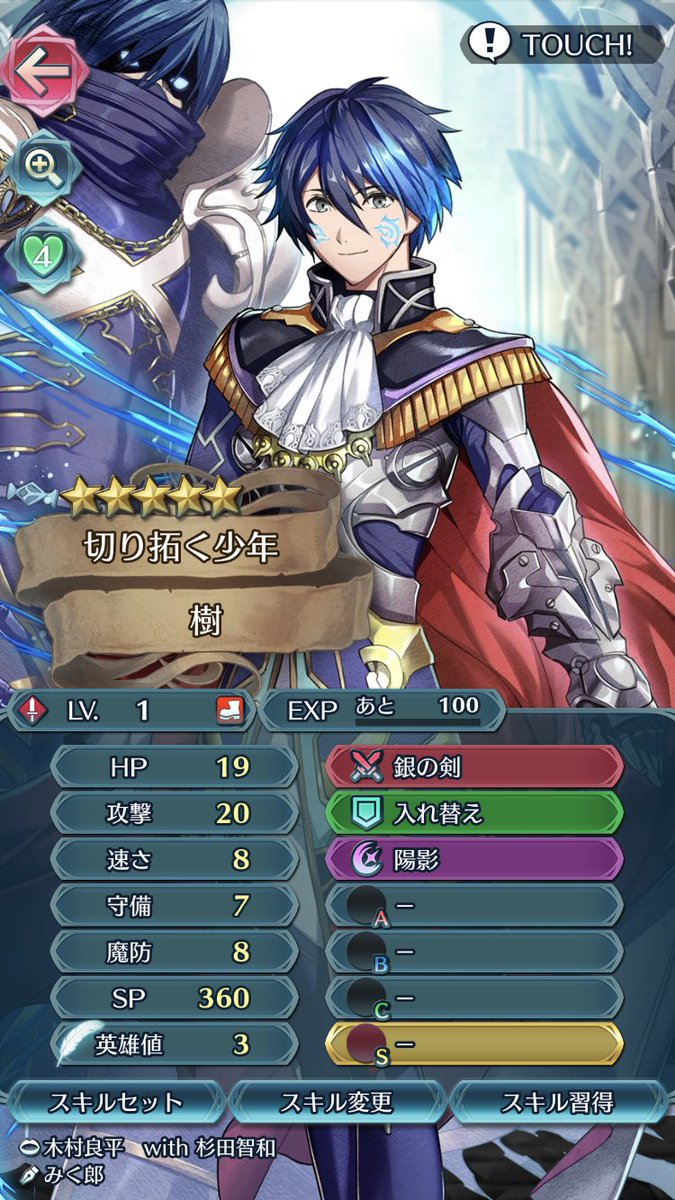This screenshot has height=1200, width=675.
Task: Go back with the red arrow button
Action: tap(40, 70)
